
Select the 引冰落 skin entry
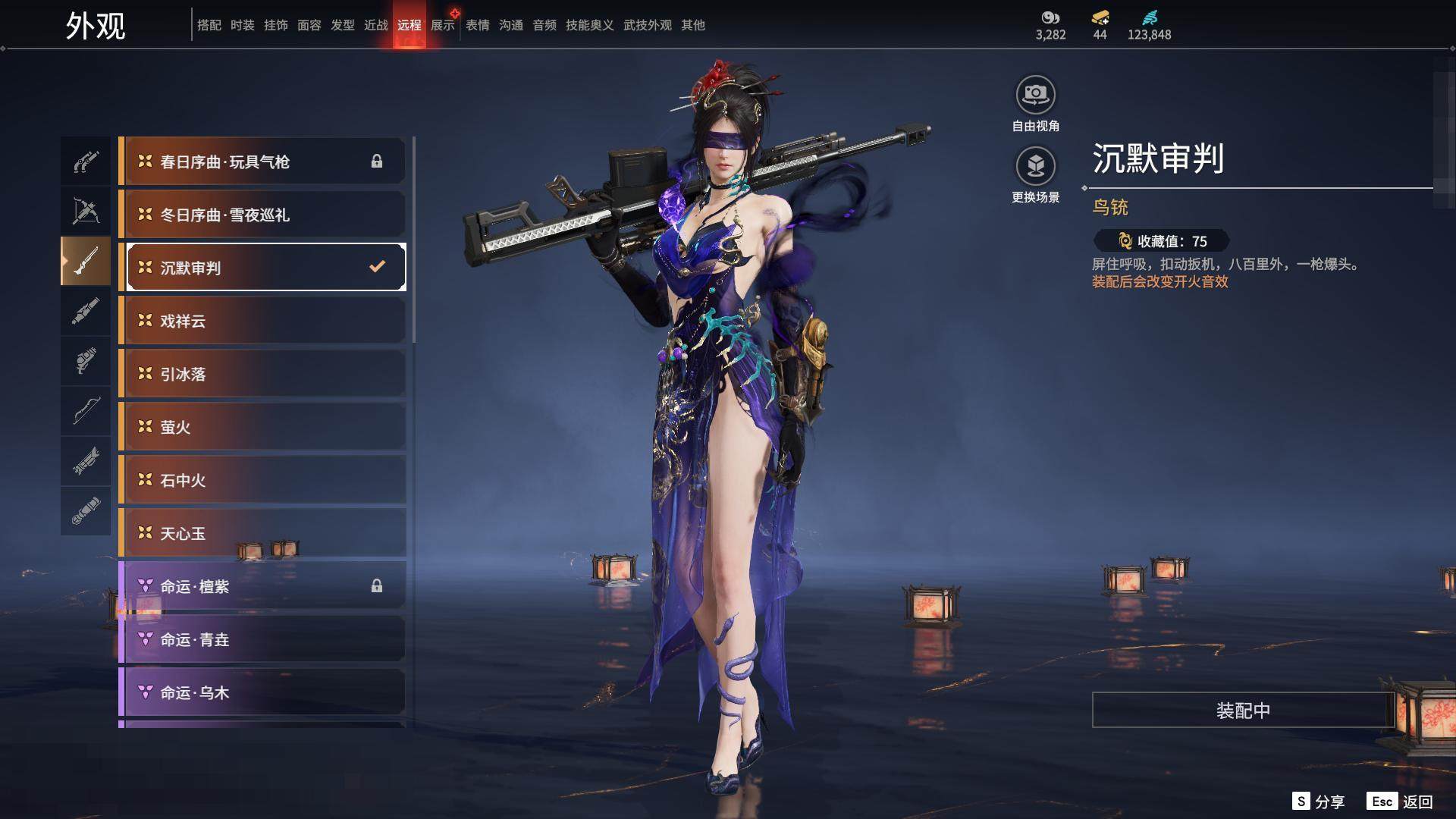tap(263, 374)
